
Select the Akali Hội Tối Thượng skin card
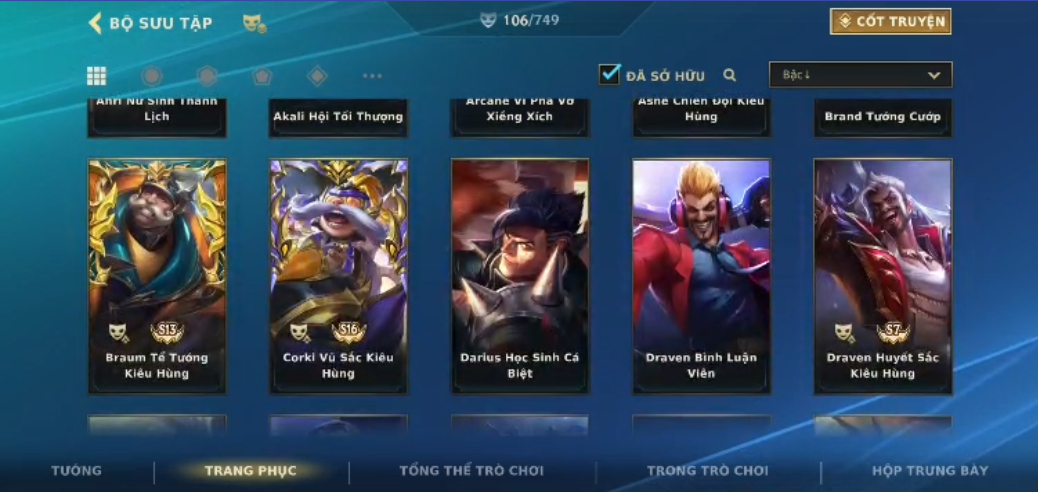[338, 117]
